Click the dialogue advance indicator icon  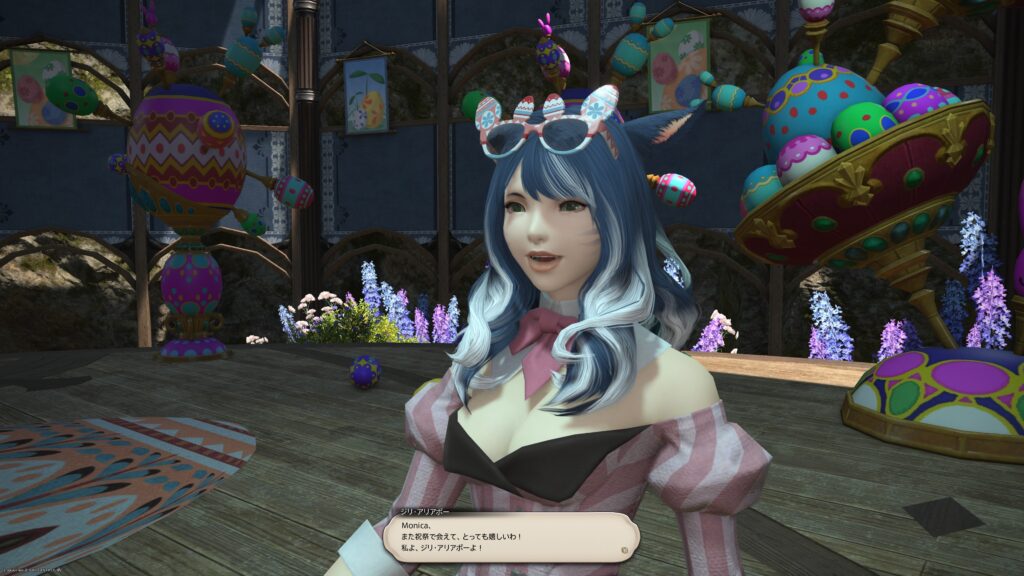coord(625,548)
